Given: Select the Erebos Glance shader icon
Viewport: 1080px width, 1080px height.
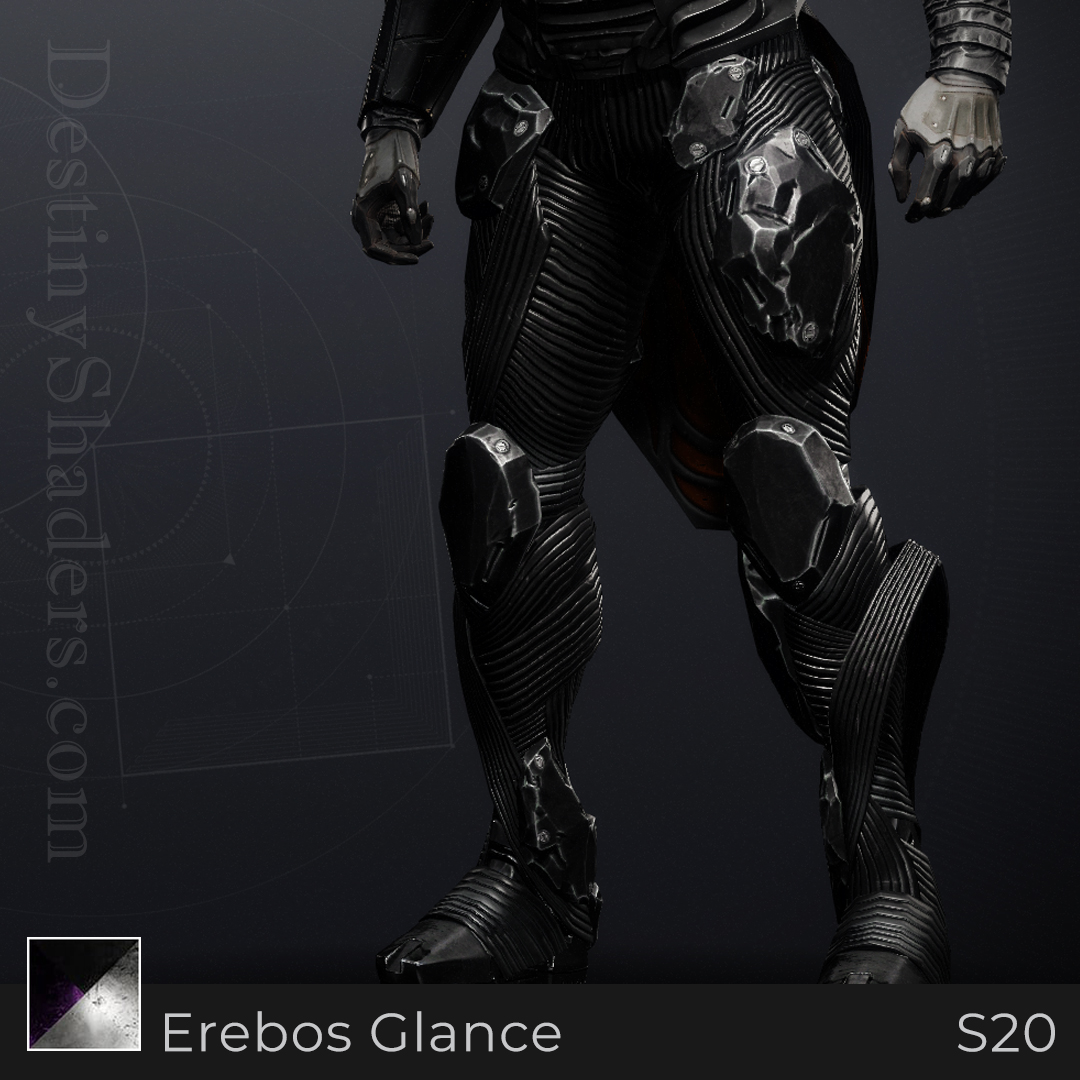Looking at the screenshot, I should point(84,994).
